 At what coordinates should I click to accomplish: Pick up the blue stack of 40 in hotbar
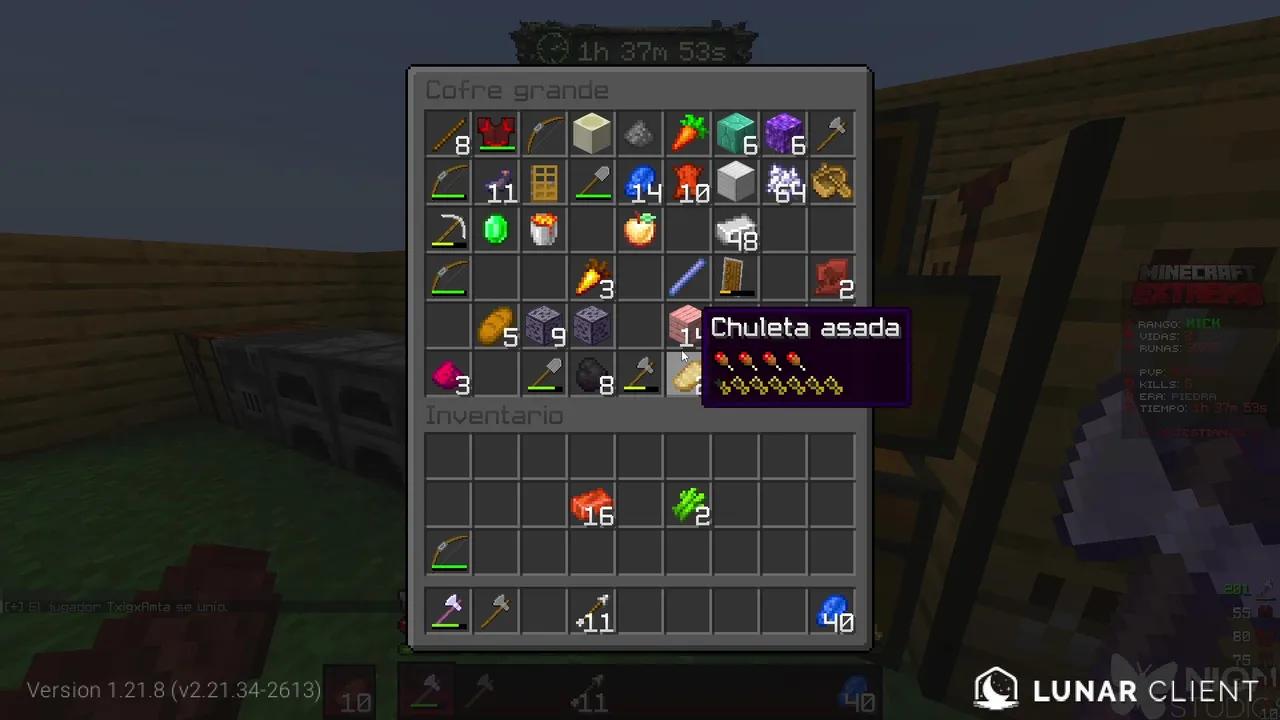coord(833,613)
